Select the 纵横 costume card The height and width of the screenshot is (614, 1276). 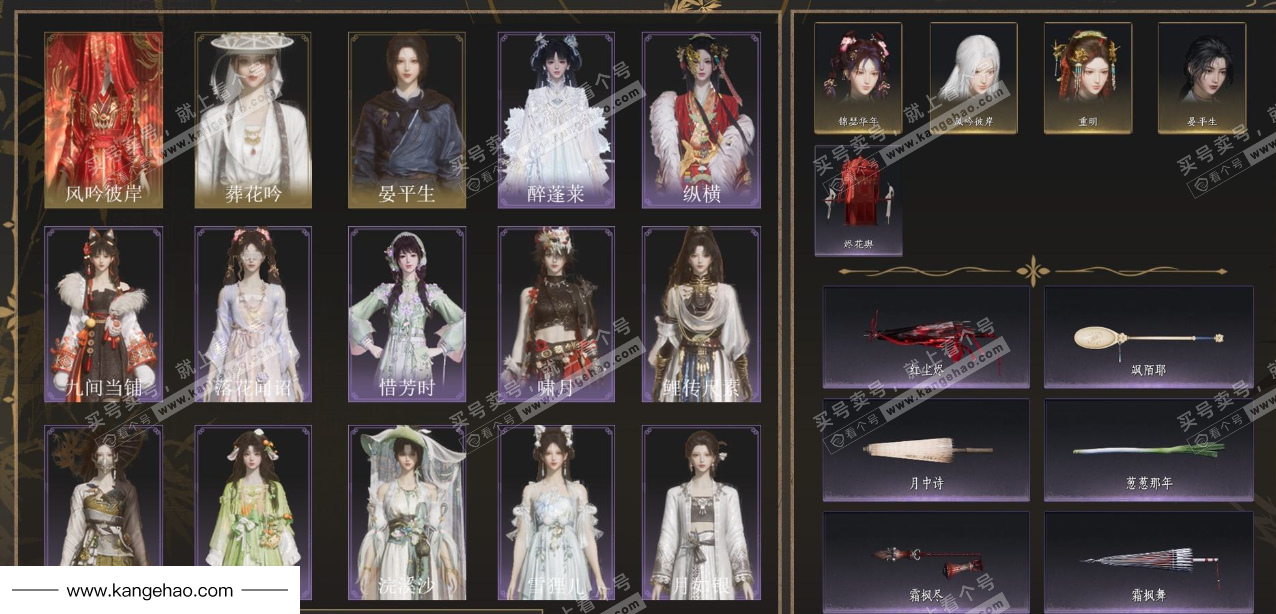point(701,120)
